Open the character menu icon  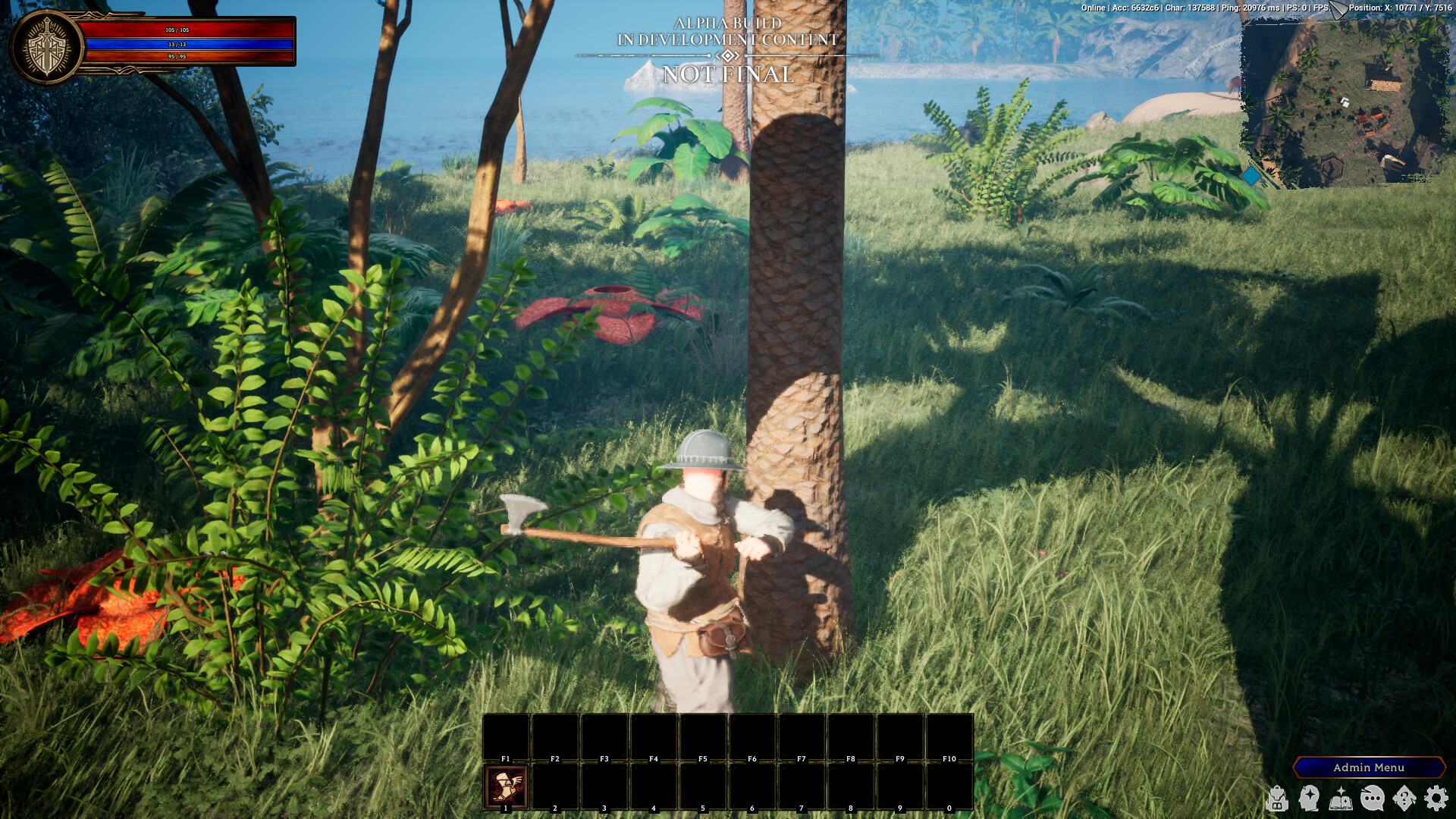tap(1309, 799)
